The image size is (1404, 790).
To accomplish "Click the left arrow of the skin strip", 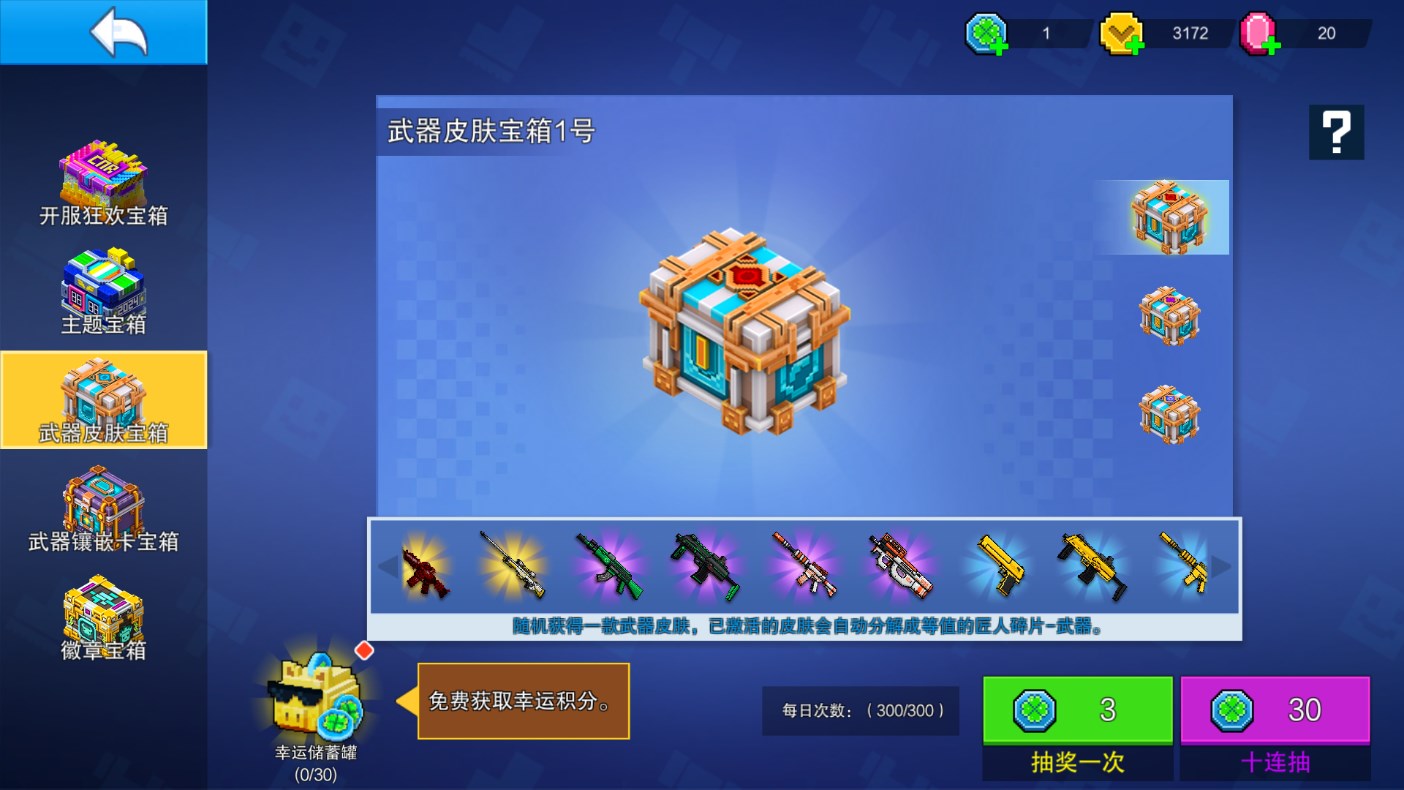I will click(388, 565).
